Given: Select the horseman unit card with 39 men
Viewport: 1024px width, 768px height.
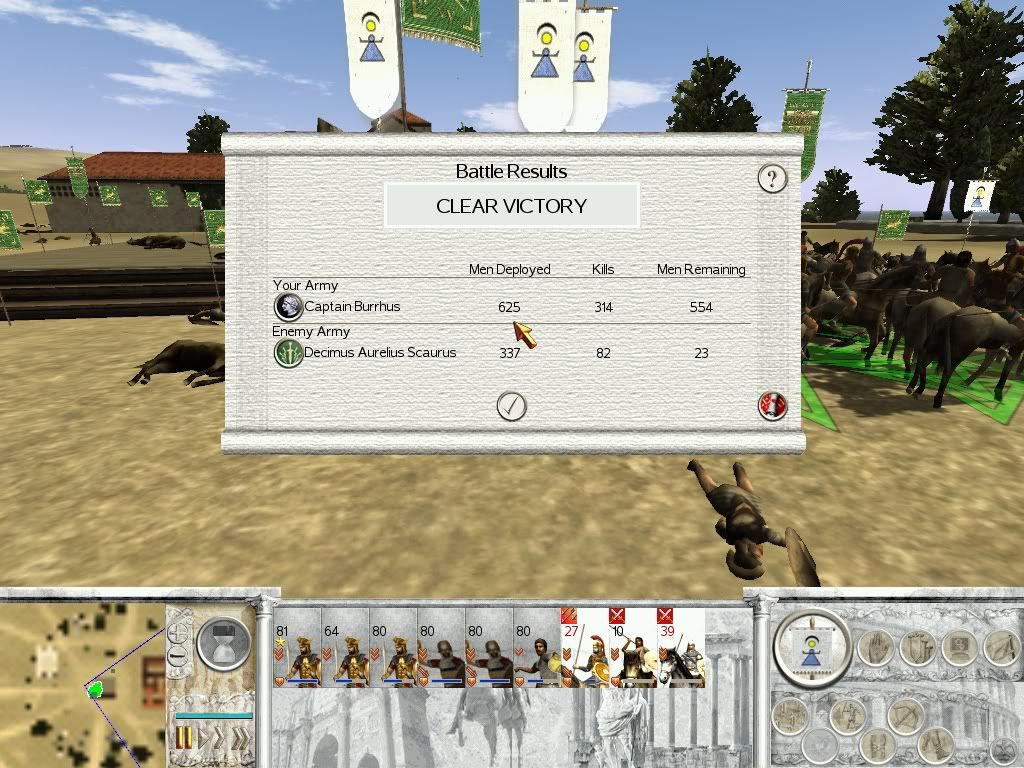Looking at the screenshot, I should click(x=680, y=648).
